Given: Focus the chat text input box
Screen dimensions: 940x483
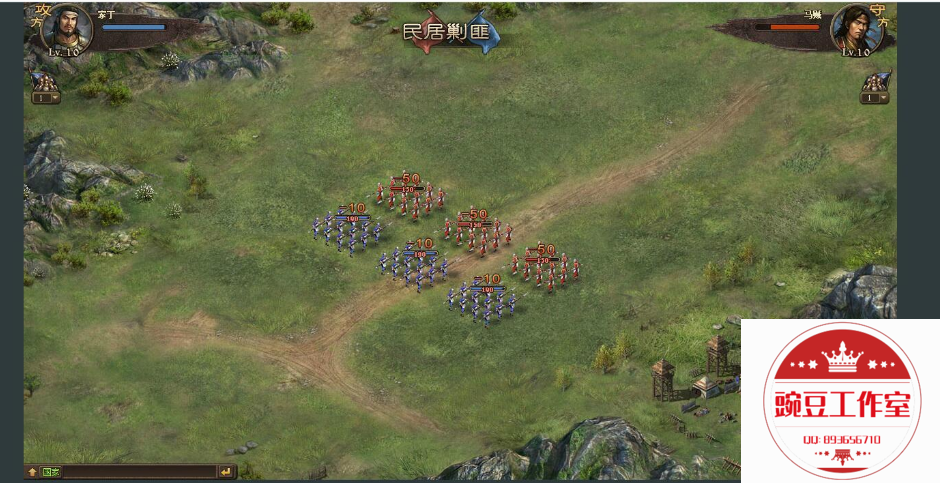Looking at the screenshot, I should [138, 471].
